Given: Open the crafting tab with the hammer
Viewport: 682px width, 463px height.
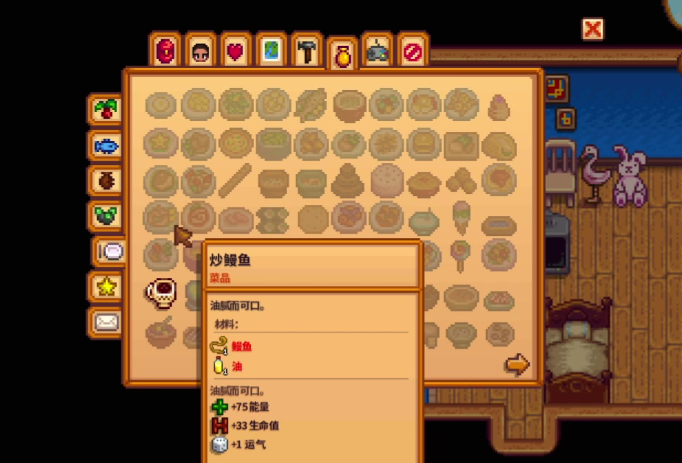Looking at the screenshot, I should click(306, 51).
